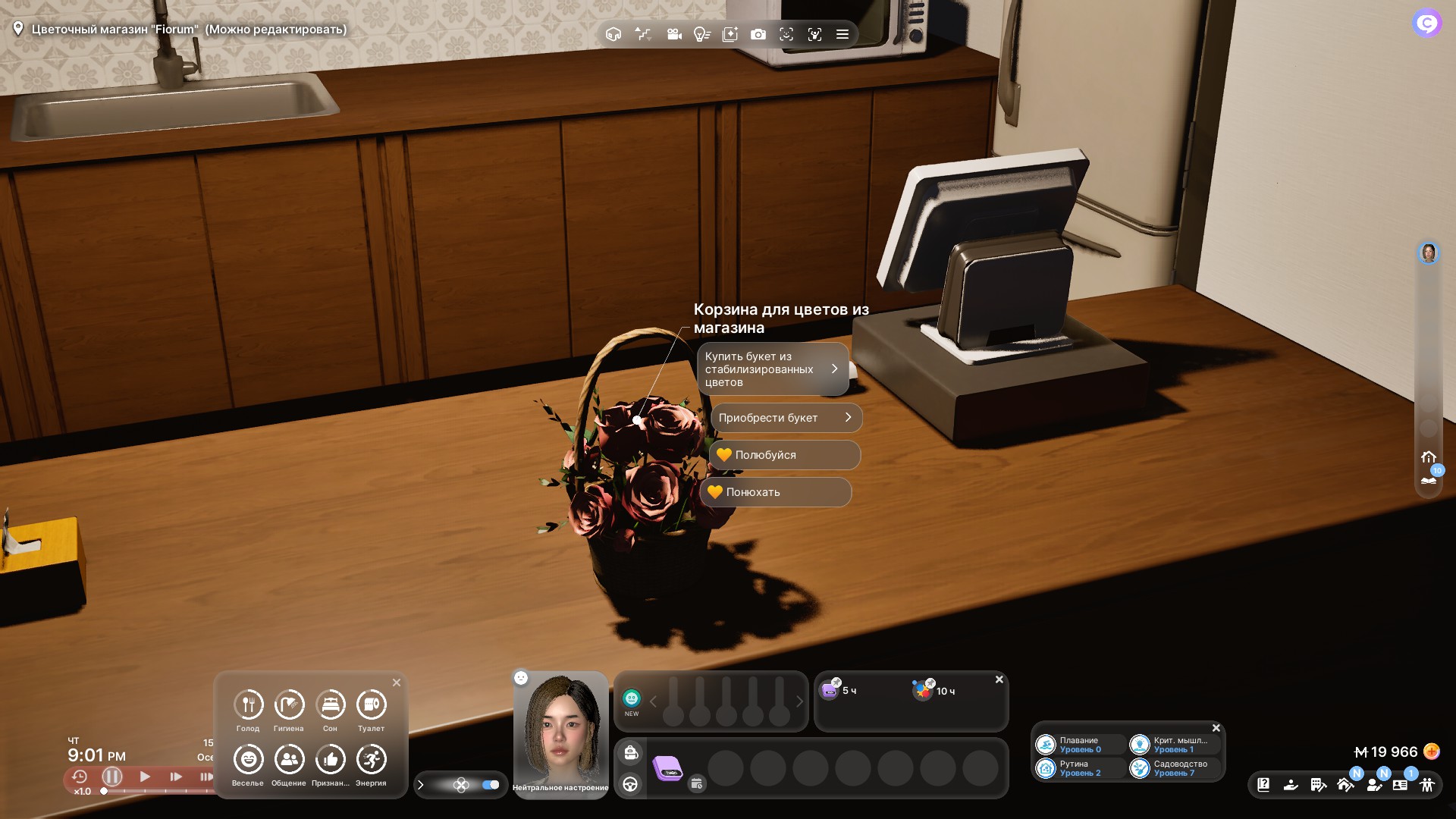Set game speed to normal play

(145, 777)
